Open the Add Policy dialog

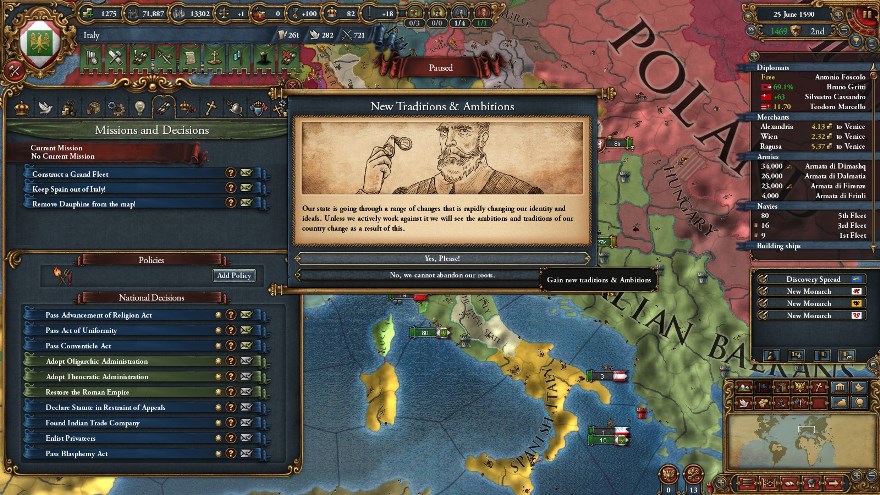coord(234,275)
